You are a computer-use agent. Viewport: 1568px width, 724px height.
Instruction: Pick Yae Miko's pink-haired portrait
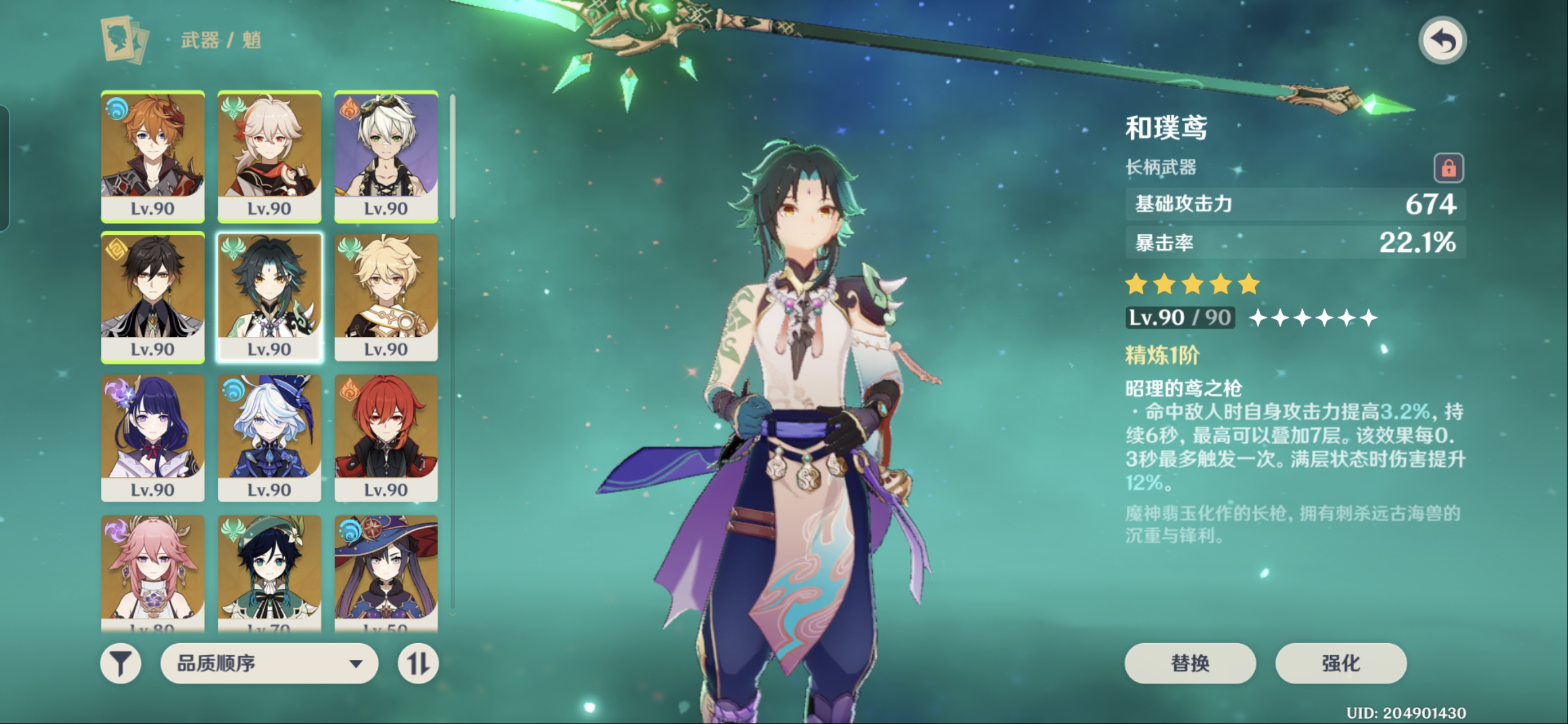point(153,572)
